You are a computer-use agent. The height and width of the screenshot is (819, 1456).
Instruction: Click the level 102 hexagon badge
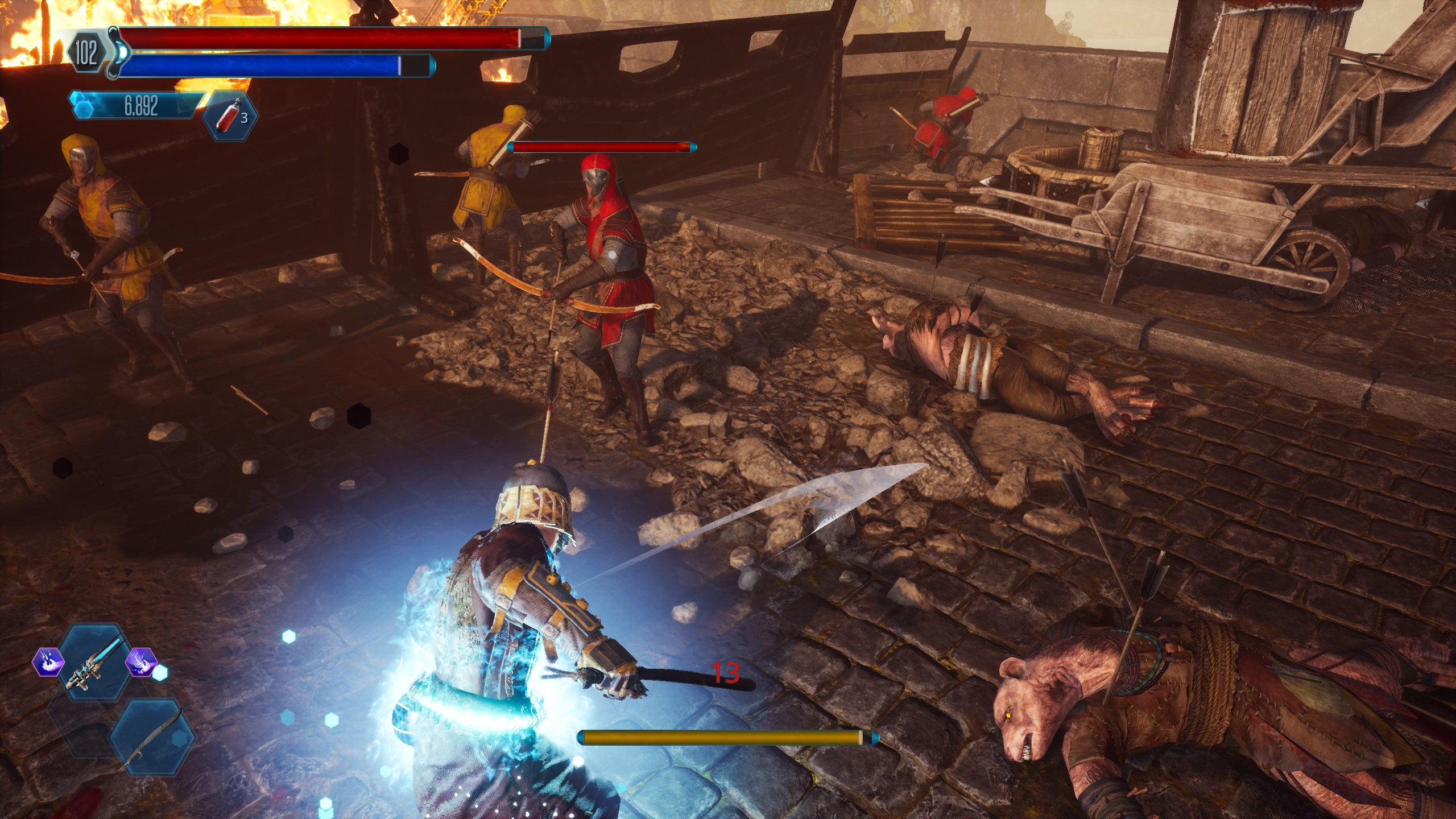(x=86, y=53)
